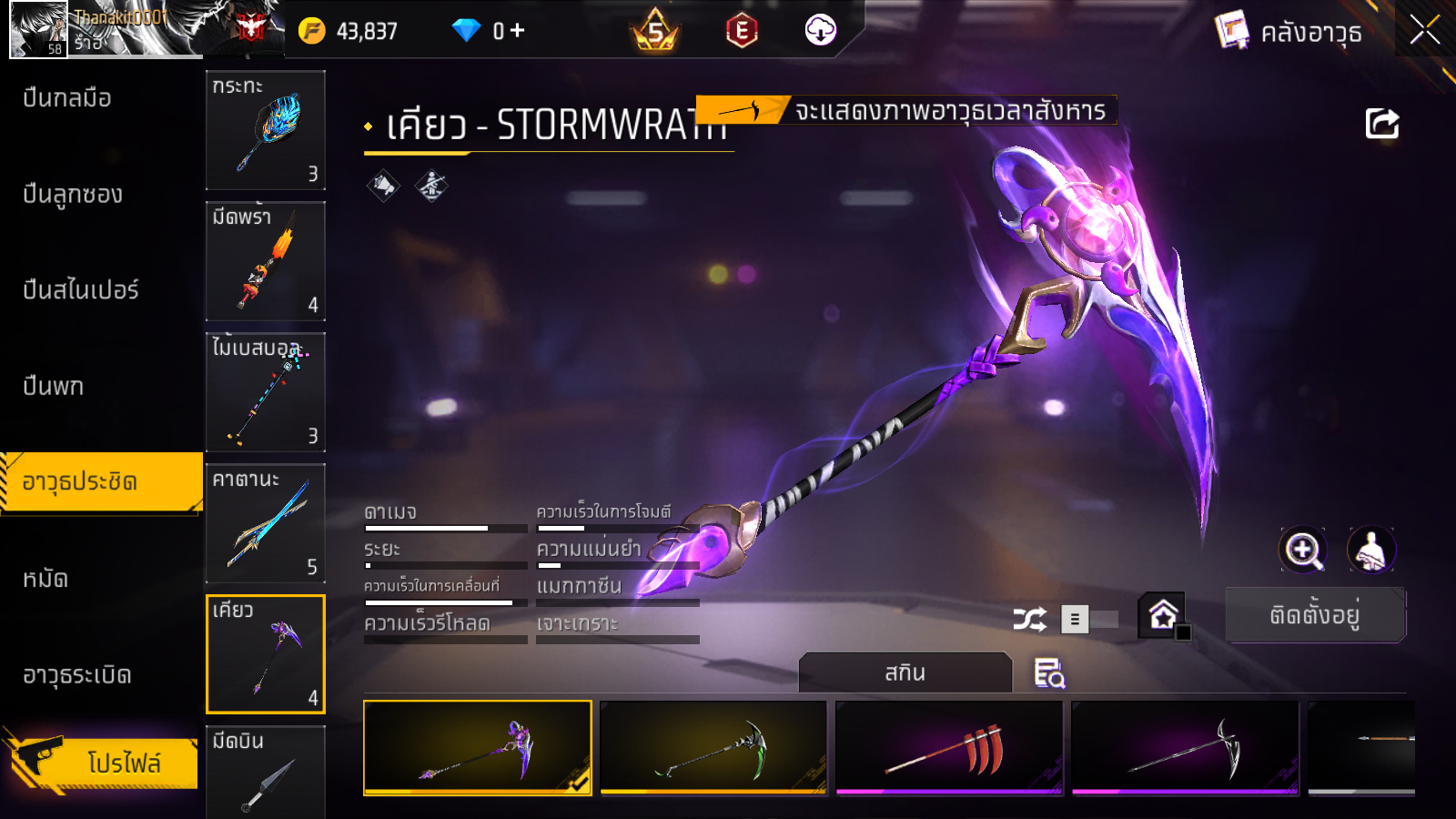The width and height of the screenshot is (1456, 819).
Task: Open the คลังอาวุธ weapon vault
Action: (x=1290, y=33)
